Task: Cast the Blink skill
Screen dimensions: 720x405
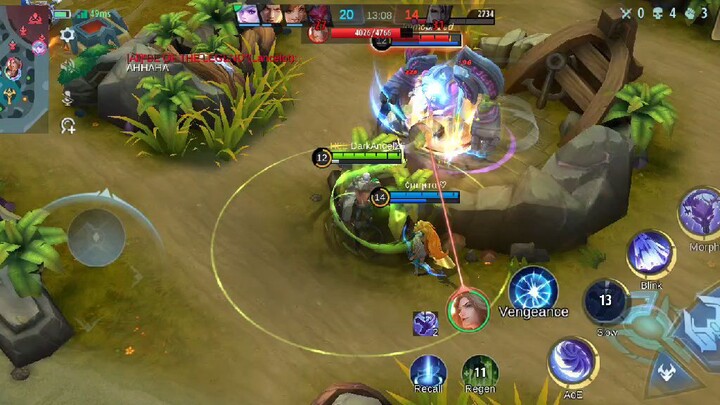Action: point(650,254)
